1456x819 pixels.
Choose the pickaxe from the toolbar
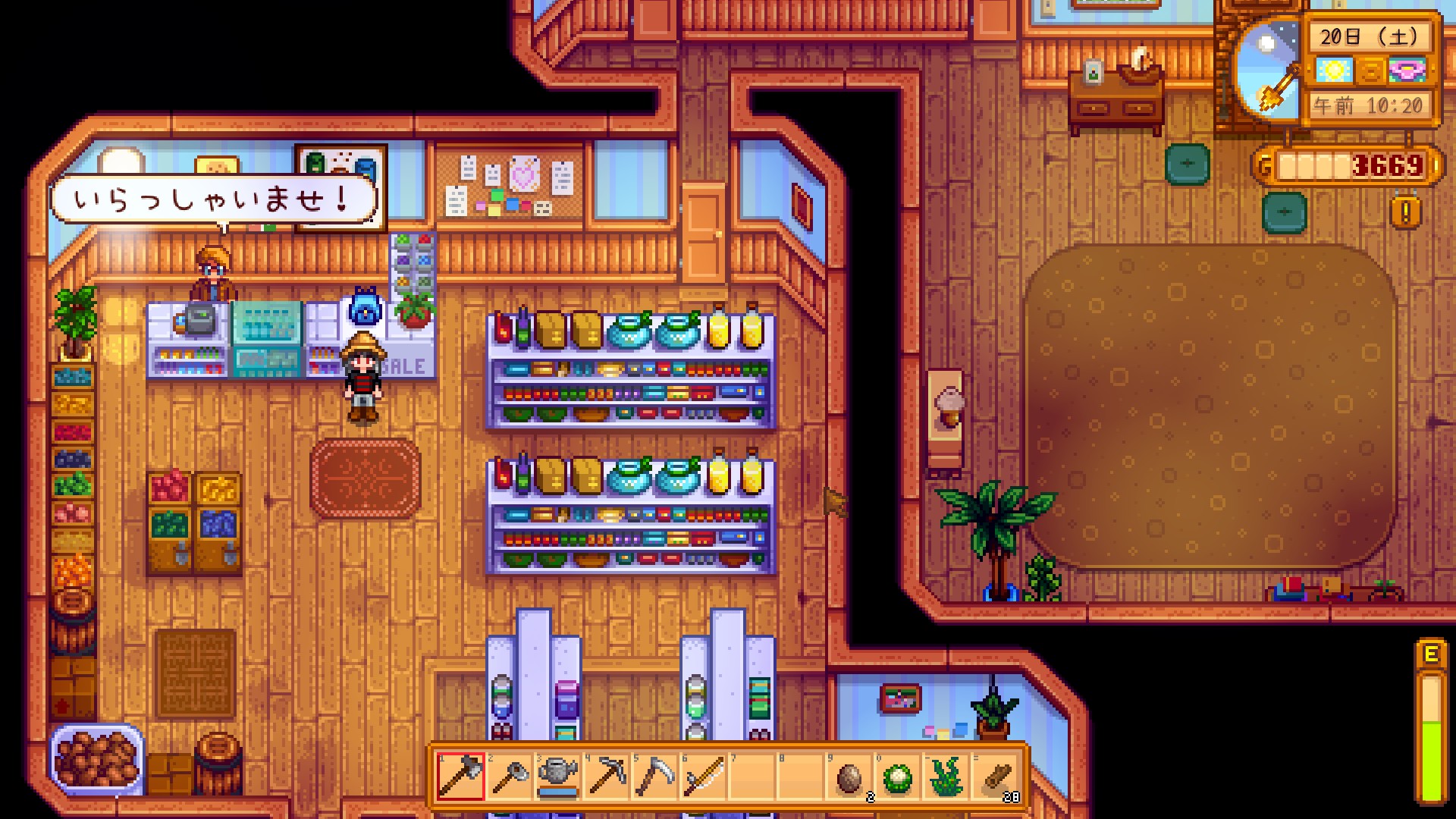607,776
